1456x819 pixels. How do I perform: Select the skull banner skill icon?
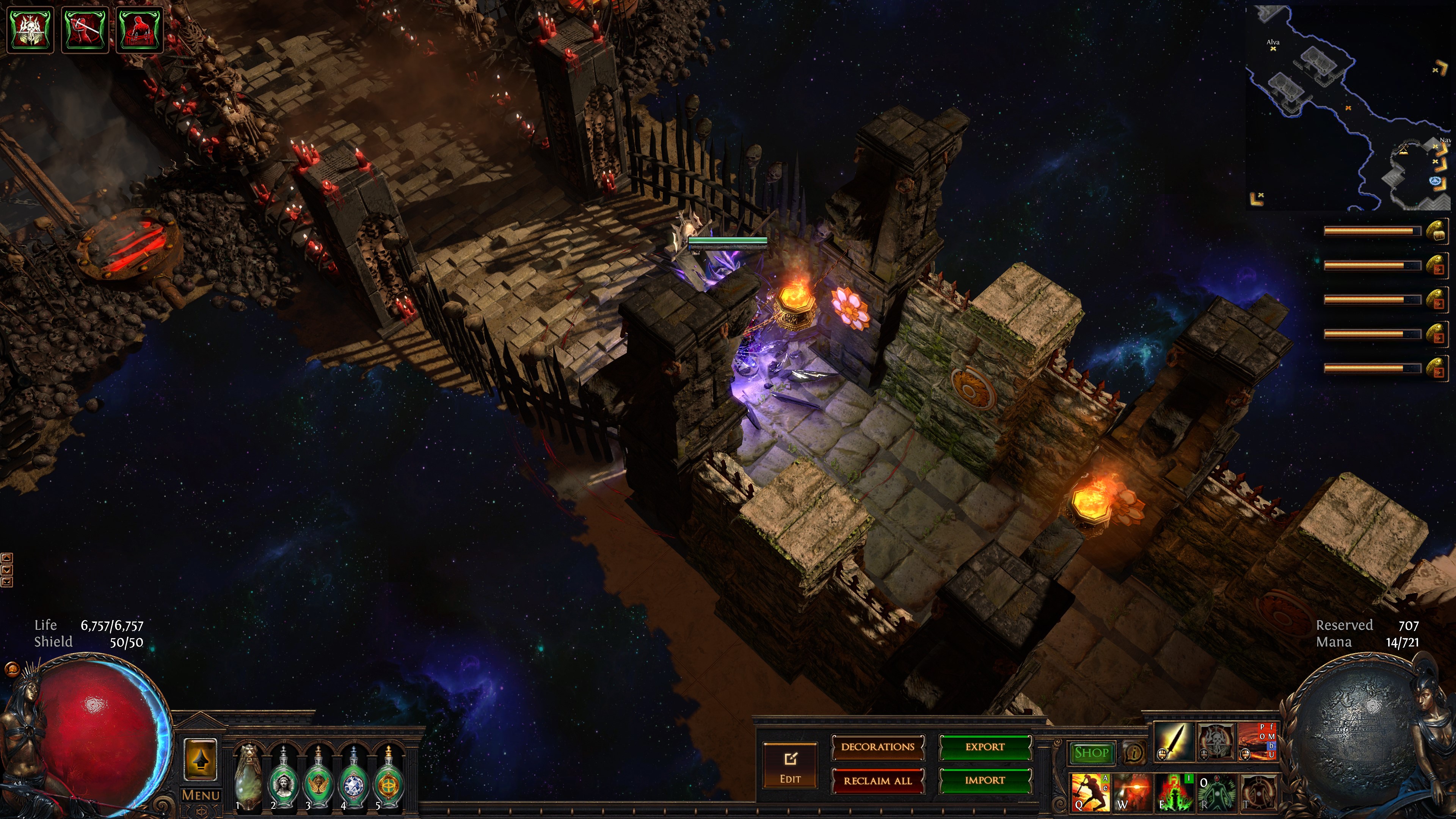pyautogui.click(x=1216, y=741)
